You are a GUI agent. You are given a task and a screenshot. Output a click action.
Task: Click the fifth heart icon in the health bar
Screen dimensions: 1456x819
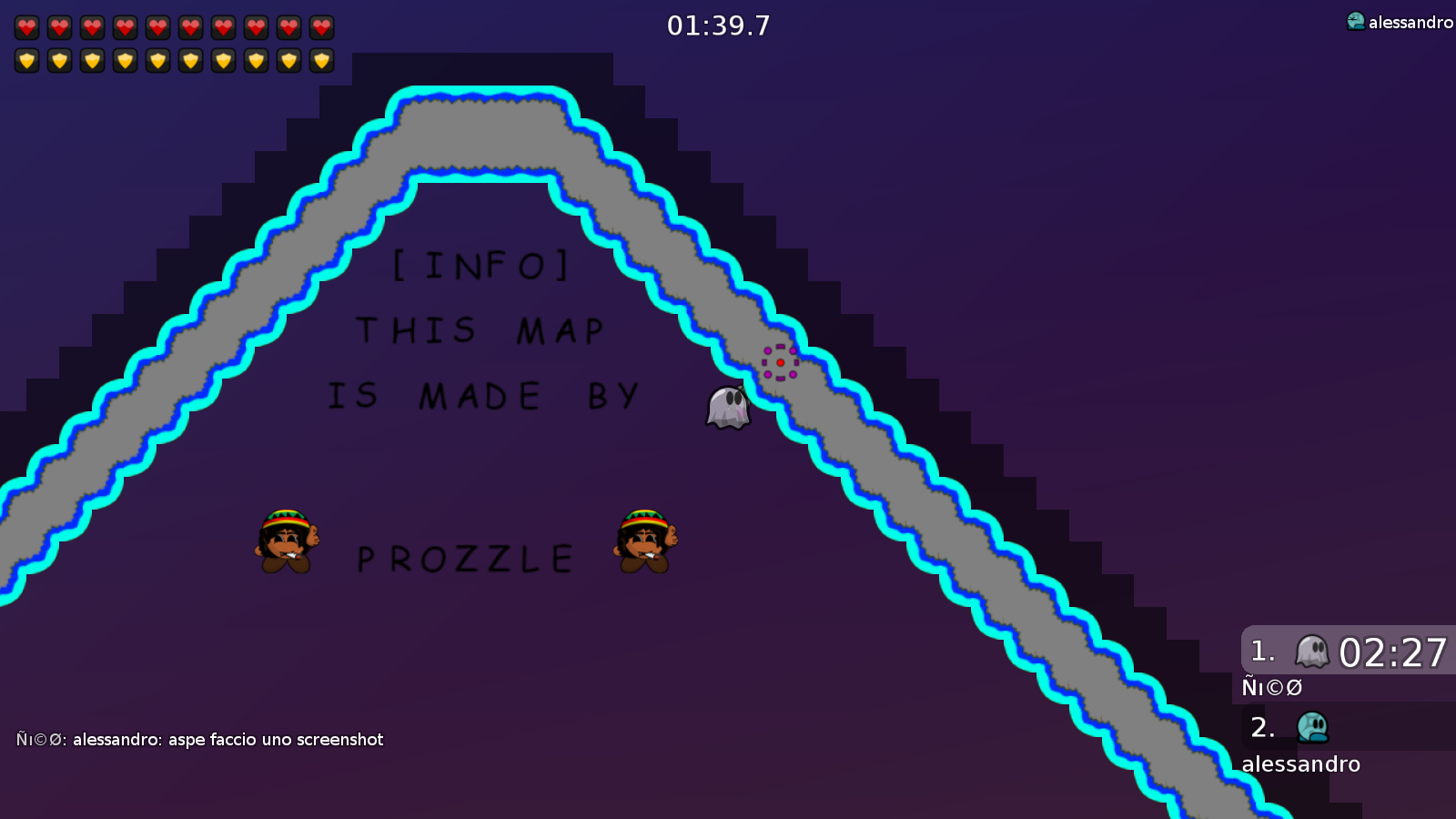[x=157, y=27]
